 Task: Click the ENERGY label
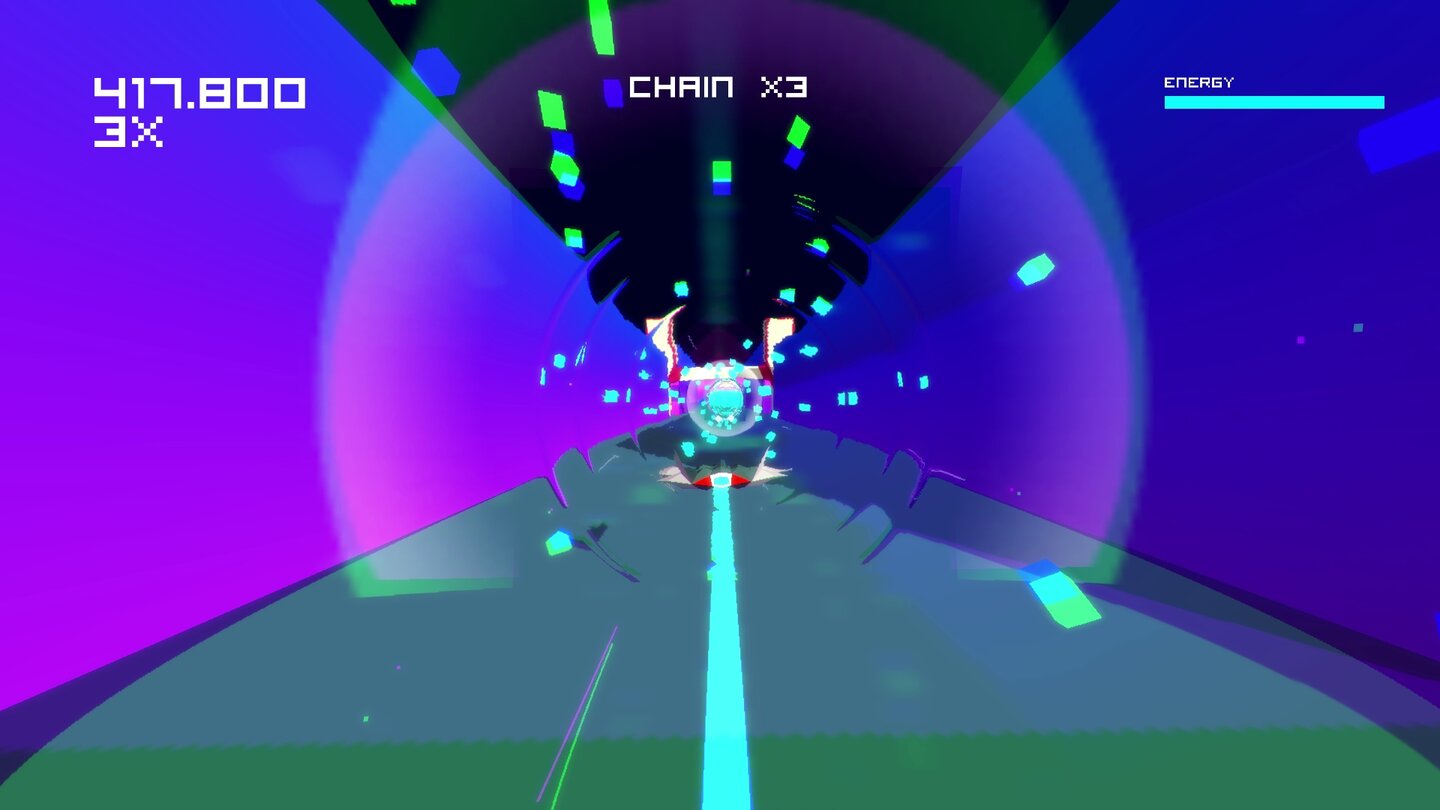point(1200,82)
